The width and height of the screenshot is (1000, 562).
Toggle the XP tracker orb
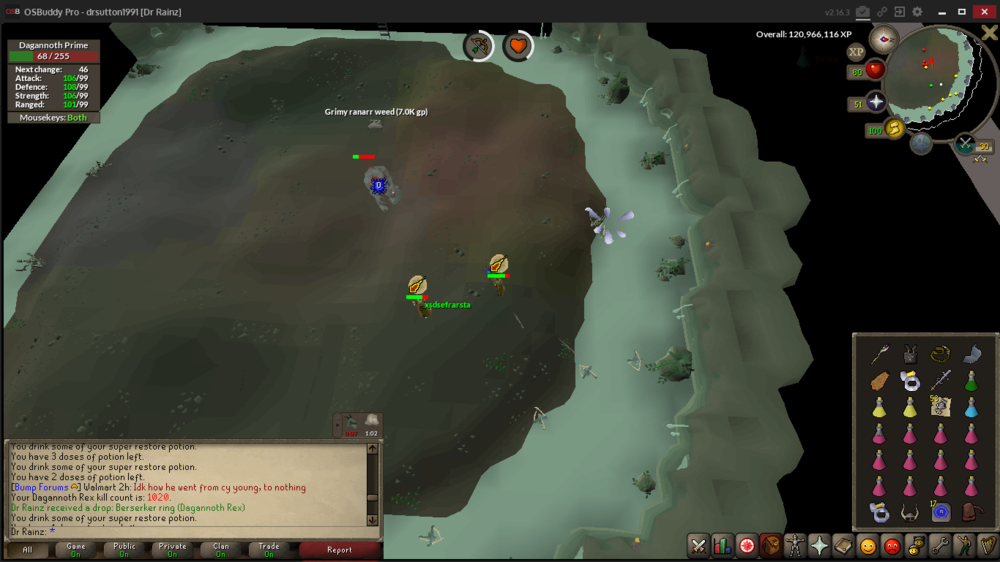coord(856,52)
